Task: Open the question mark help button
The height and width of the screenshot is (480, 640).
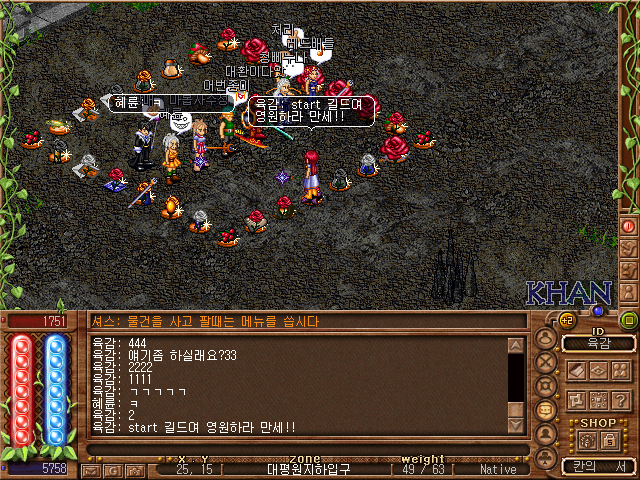Action: click(622, 399)
